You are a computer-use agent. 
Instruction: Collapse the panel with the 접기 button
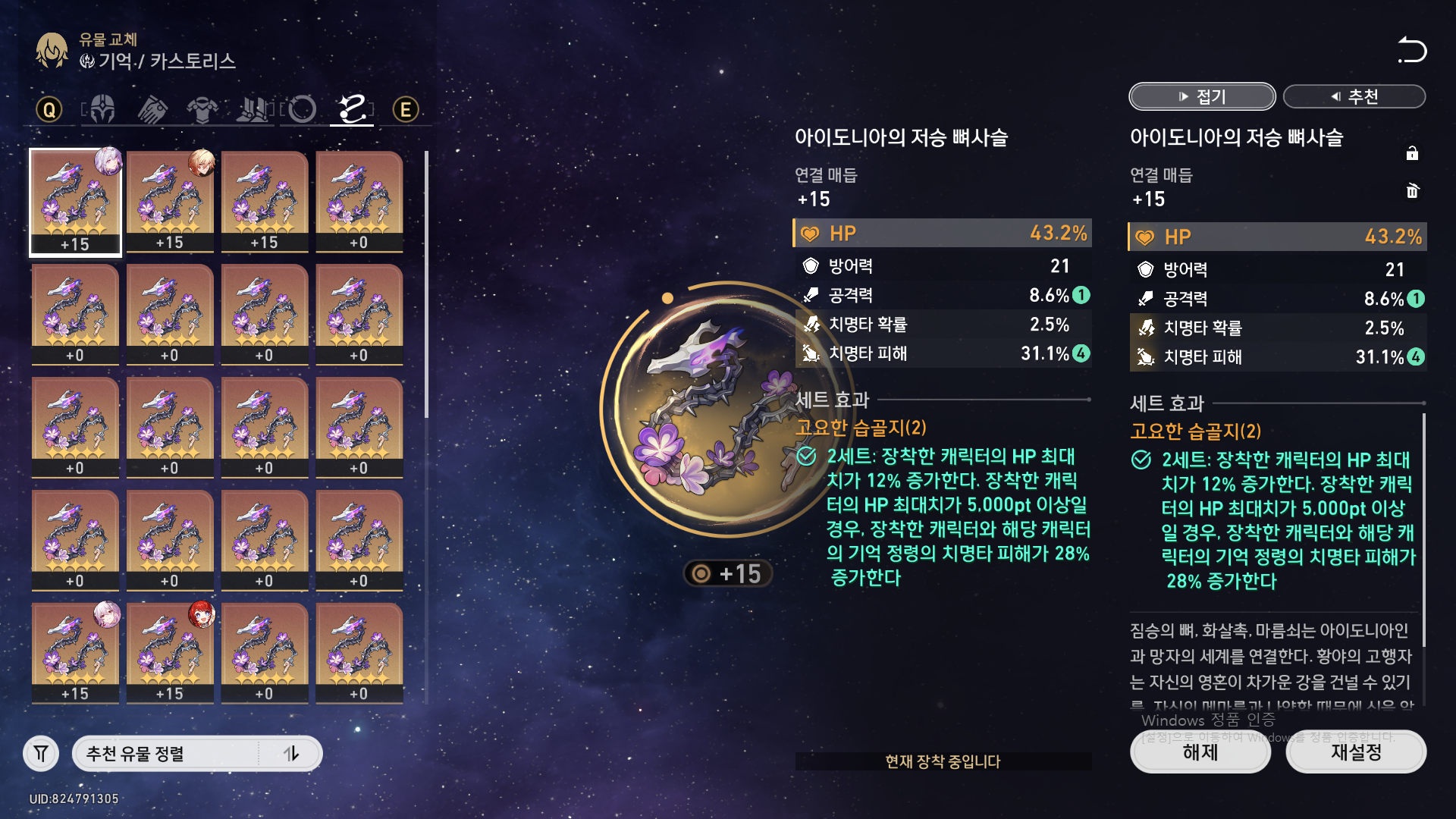[x=1202, y=96]
